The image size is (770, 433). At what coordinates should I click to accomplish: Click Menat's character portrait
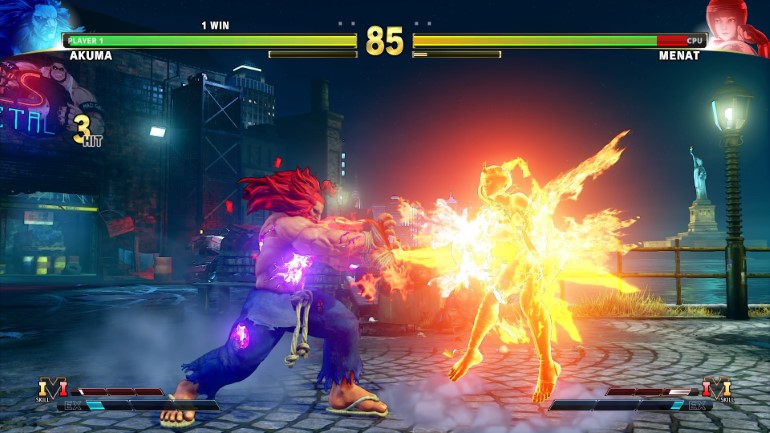739,24
